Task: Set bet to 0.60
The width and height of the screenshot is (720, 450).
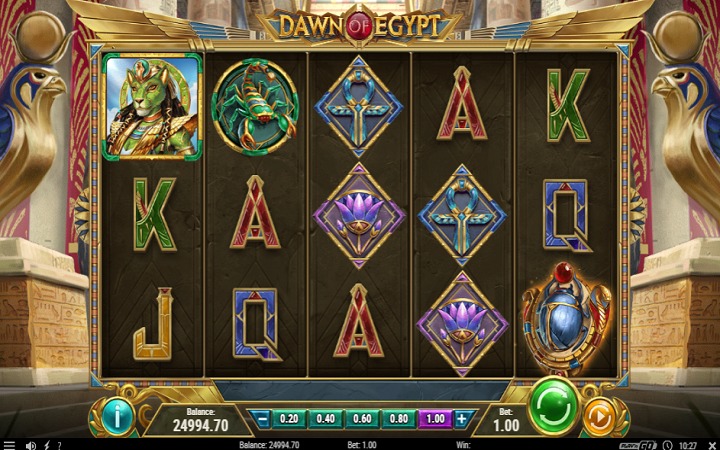Action: (361, 419)
